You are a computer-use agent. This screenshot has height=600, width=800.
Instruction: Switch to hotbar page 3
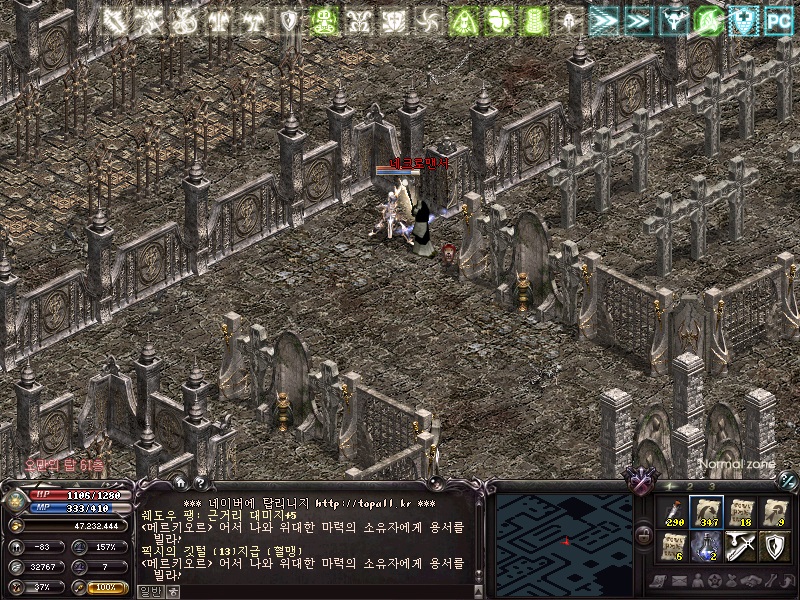pos(711,486)
